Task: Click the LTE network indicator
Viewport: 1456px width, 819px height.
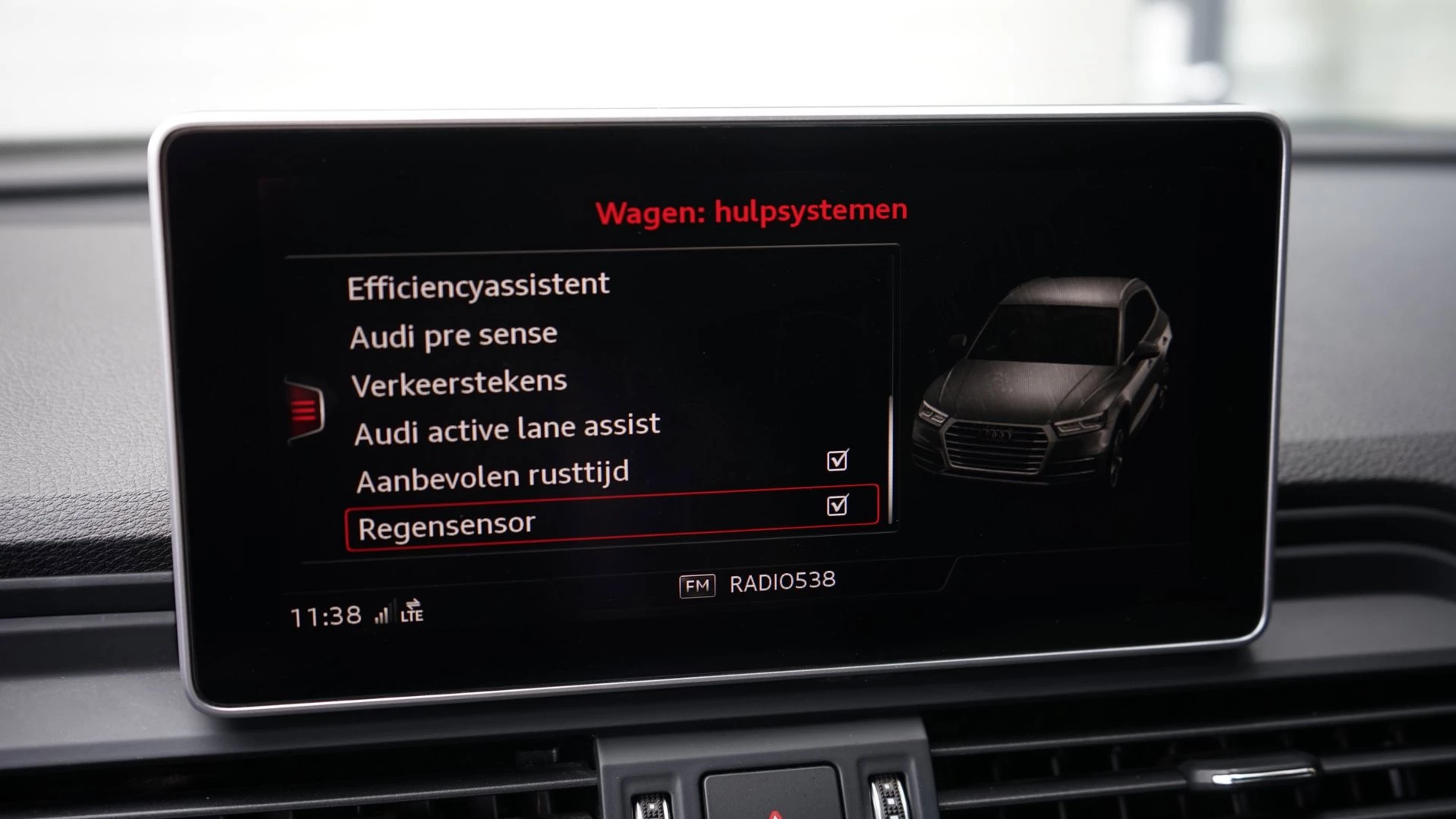Action: click(x=412, y=616)
